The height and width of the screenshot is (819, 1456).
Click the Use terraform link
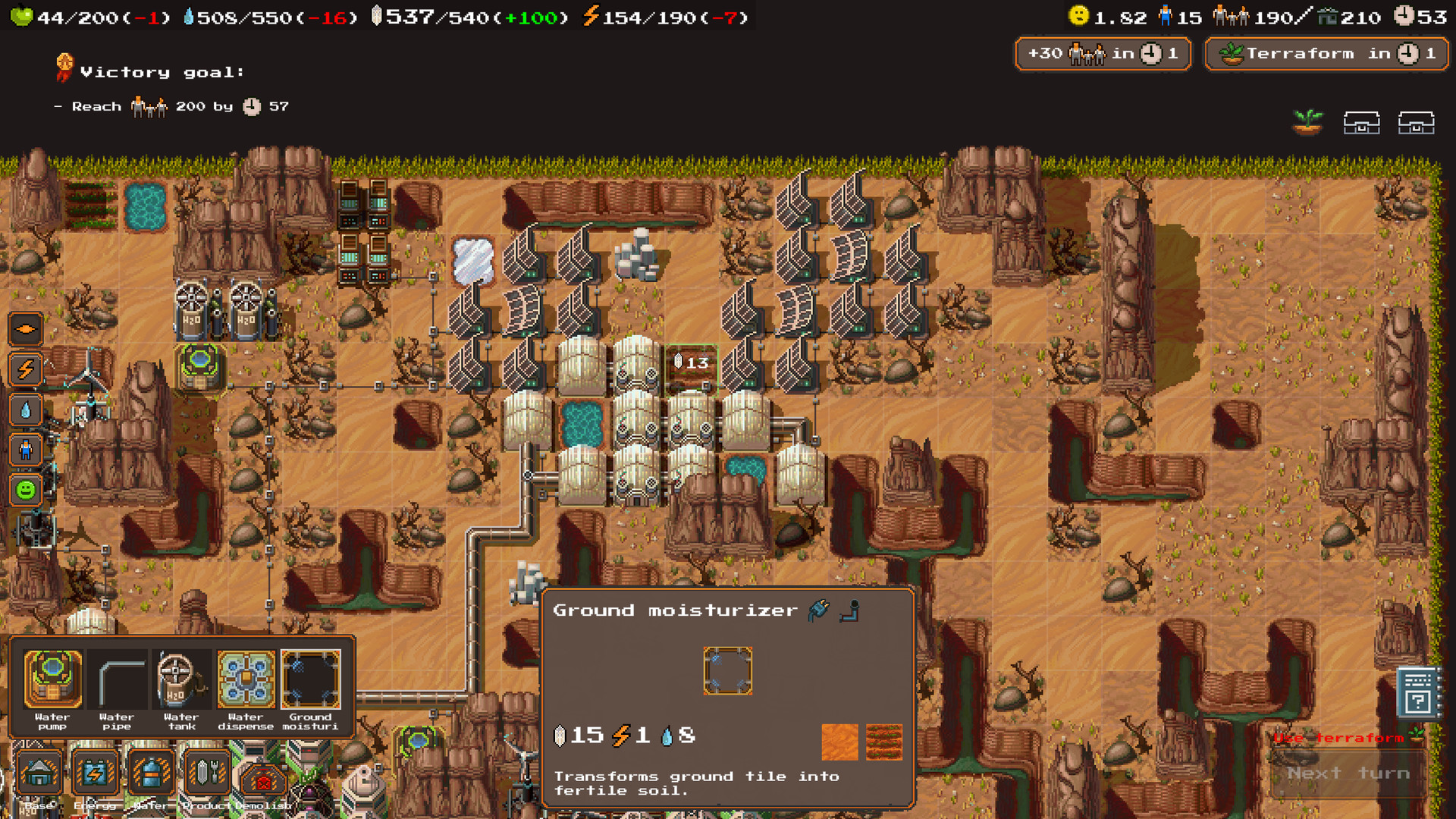[1339, 737]
